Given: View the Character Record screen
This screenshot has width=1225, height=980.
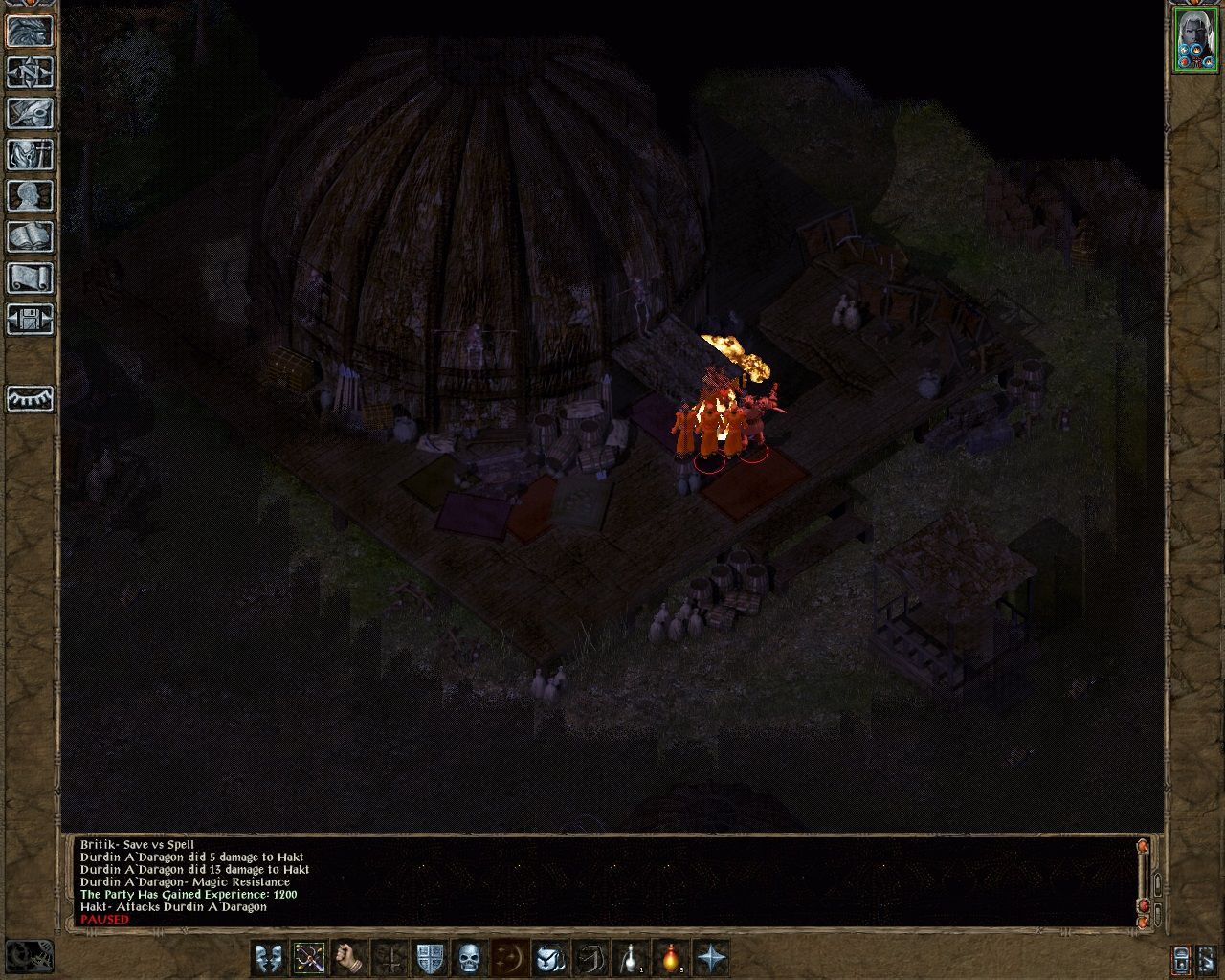Looking at the screenshot, I should click(x=29, y=195).
